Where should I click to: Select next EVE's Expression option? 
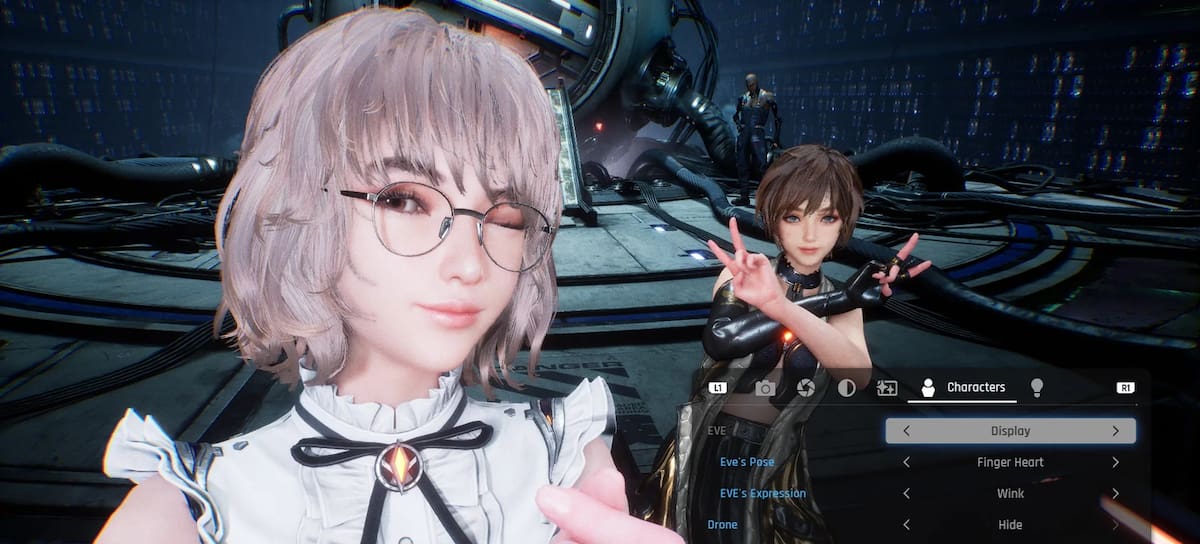[1115, 493]
